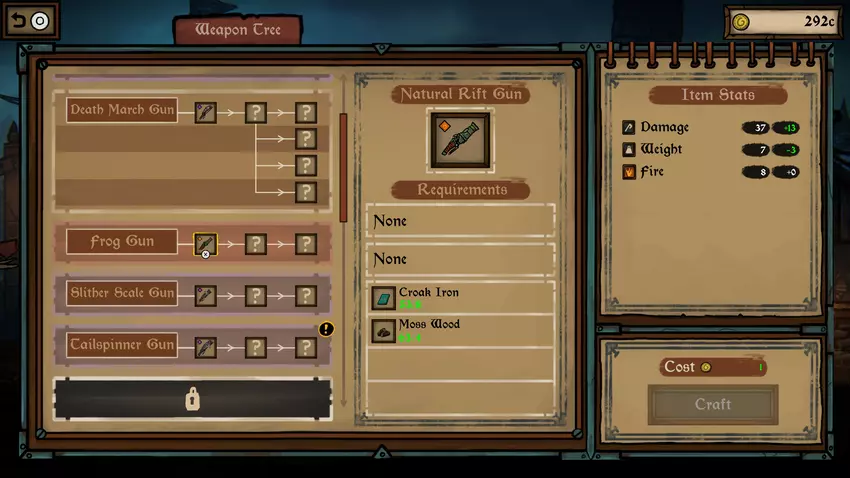Click the Death March Gun weapon icon

[205, 112]
